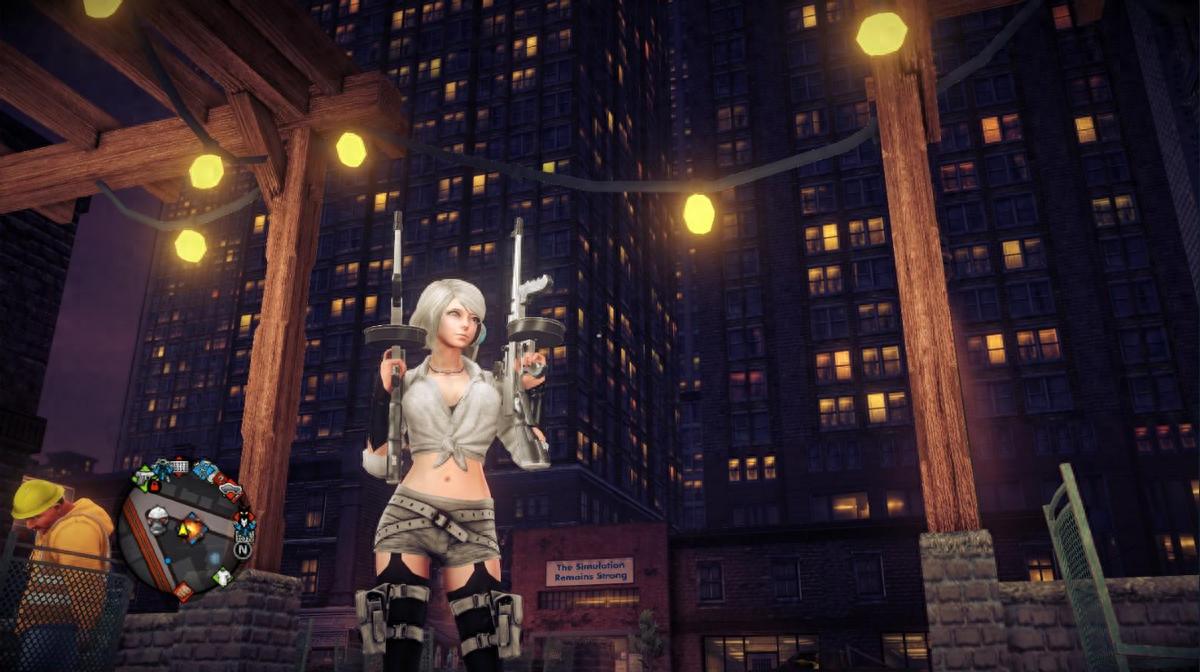Image resolution: width=1200 pixels, height=672 pixels.
Task: Click the North compass indicator
Action: tap(242, 549)
